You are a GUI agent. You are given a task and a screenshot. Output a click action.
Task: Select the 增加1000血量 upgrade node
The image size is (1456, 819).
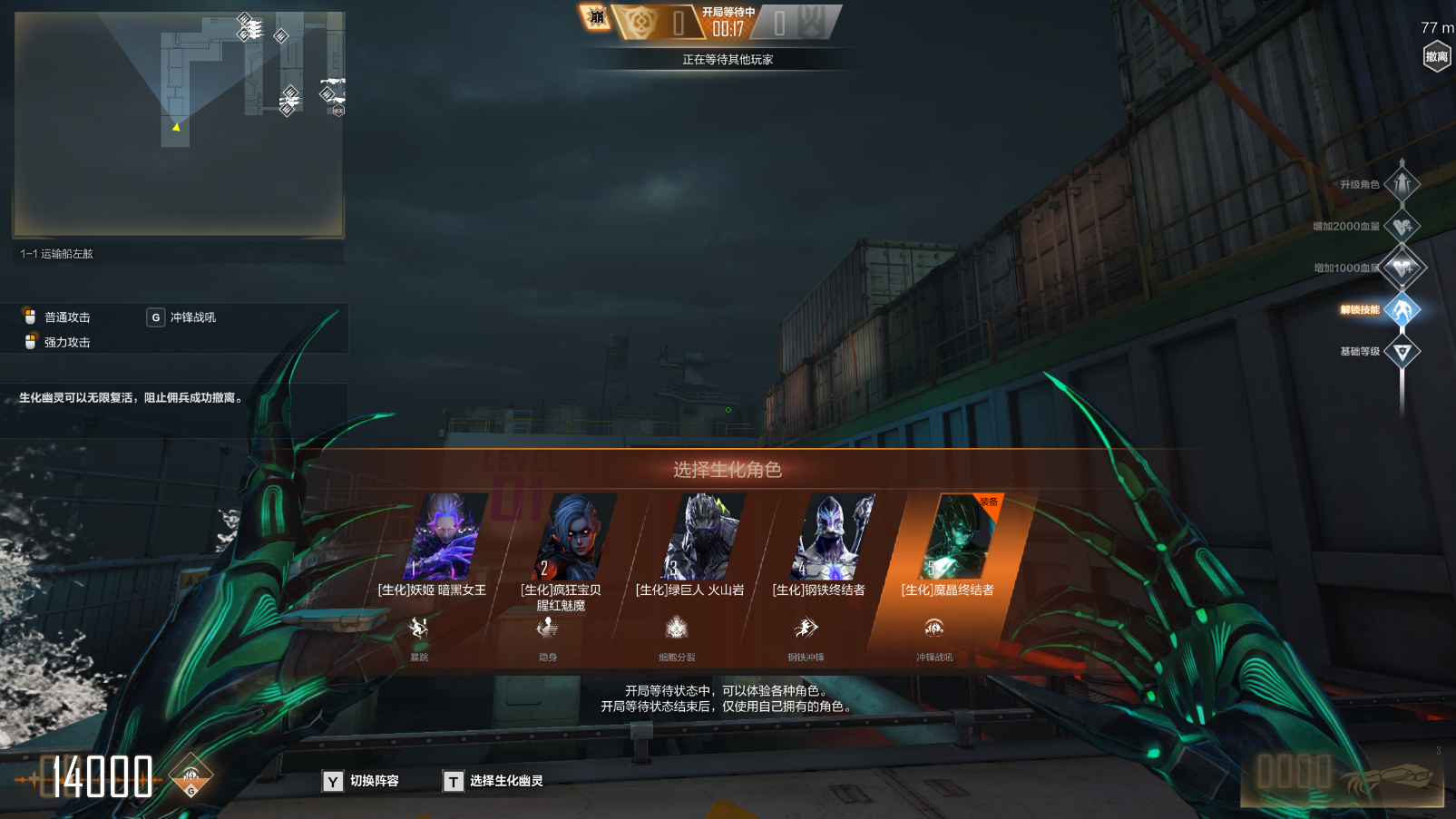pyautogui.click(x=1402, y=268)
